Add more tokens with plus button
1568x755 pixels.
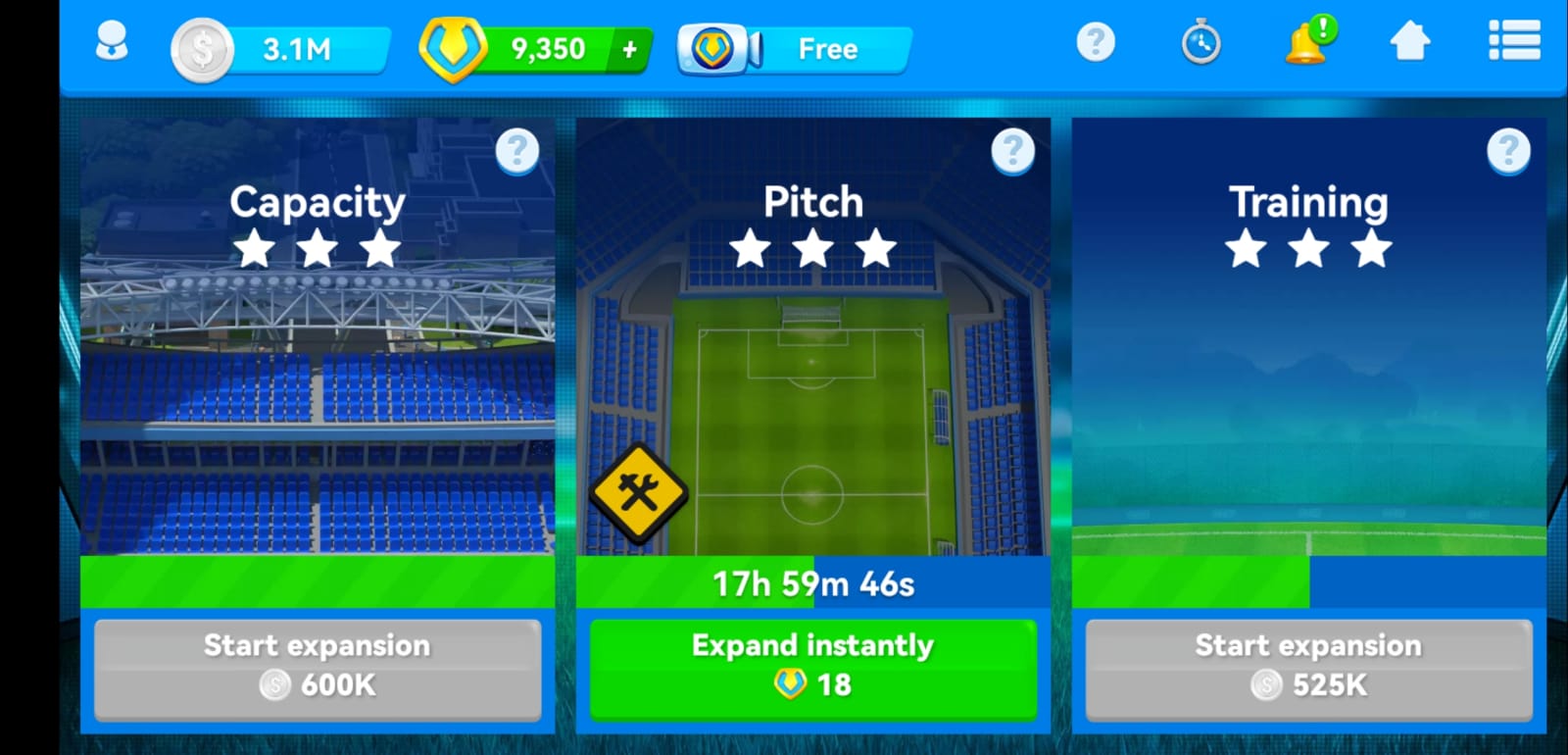click(x=630, y=49)
